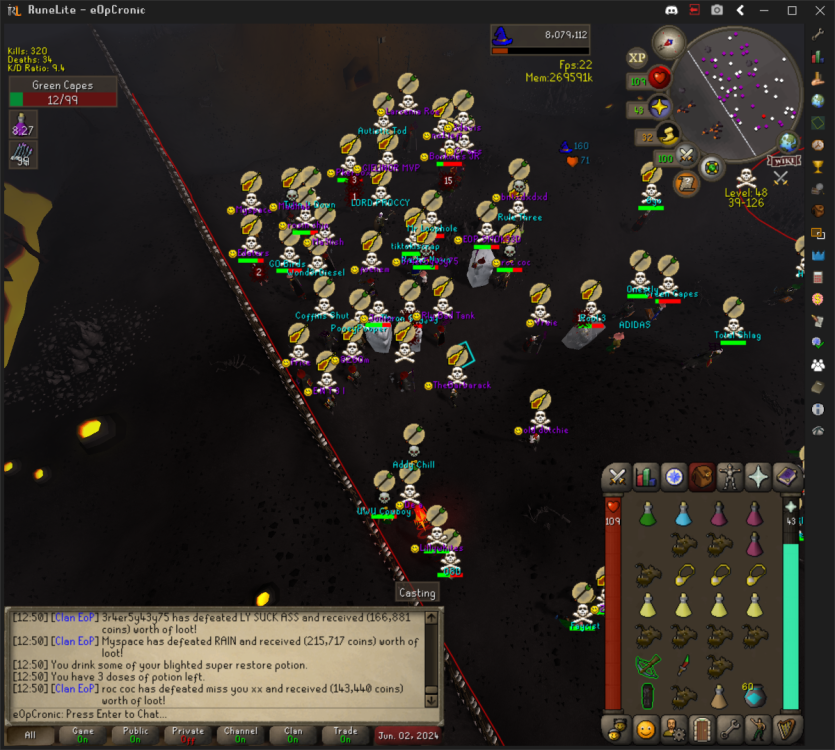This screenshot has height=750, width=835.
Task: Toggle the XP drops orb
Action: [636, 58]
